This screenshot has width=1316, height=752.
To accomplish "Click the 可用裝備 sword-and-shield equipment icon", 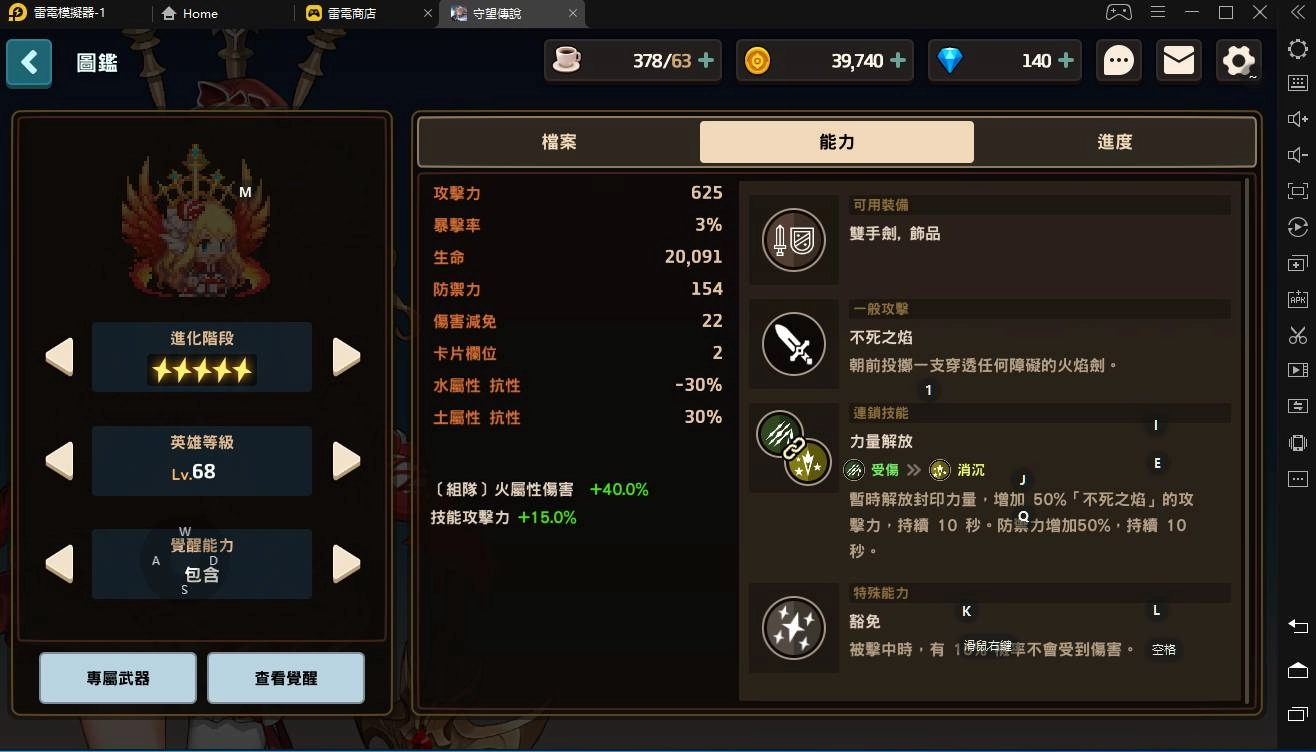I will 793,240.
